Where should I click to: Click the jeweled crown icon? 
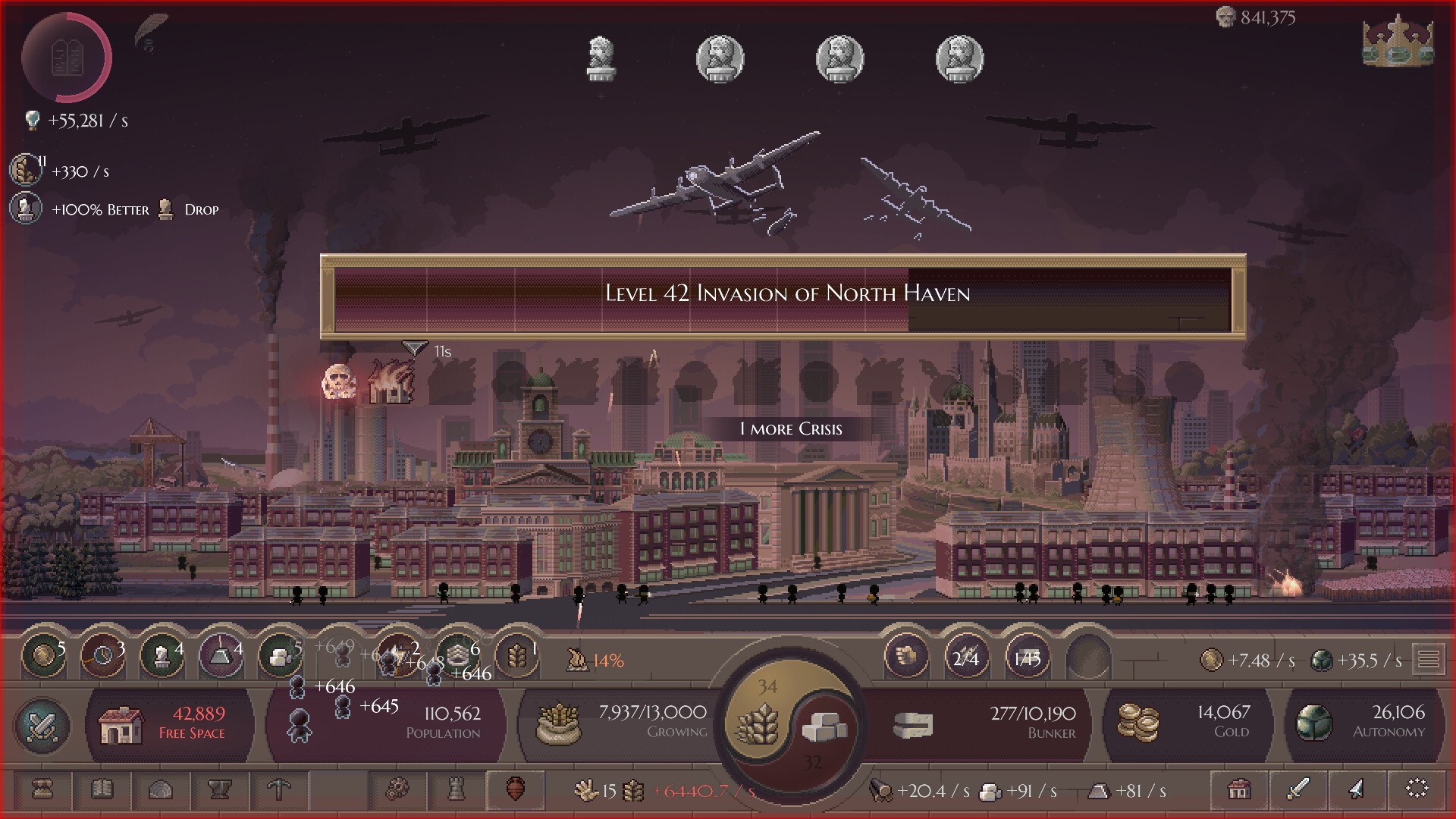click(1398, 42)
